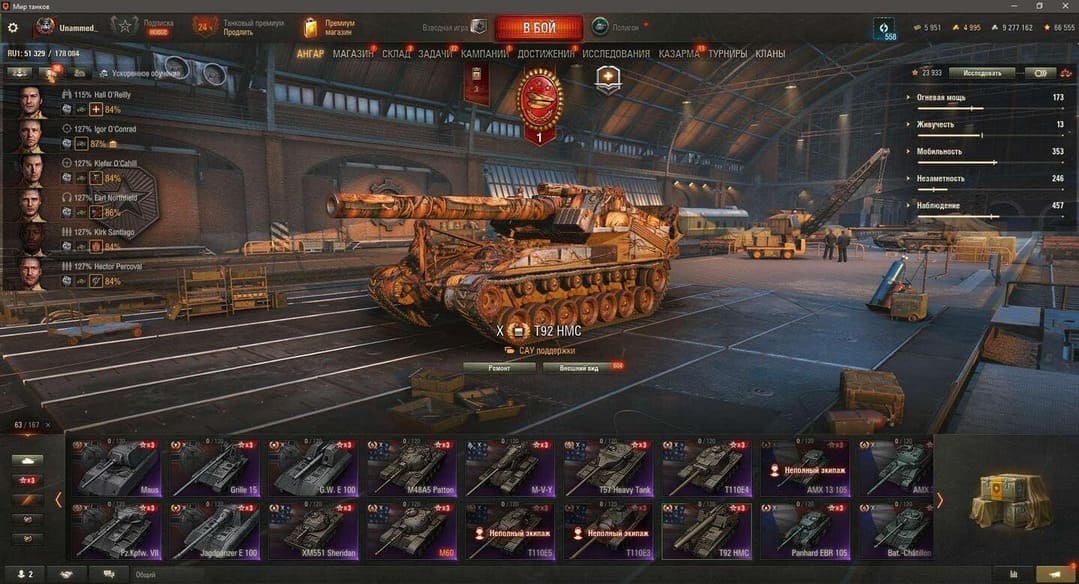Start a battle with the В БОЙ button
Image resolution: width=1079 pixels, height=584 pixels.
[x=538, y=27]
